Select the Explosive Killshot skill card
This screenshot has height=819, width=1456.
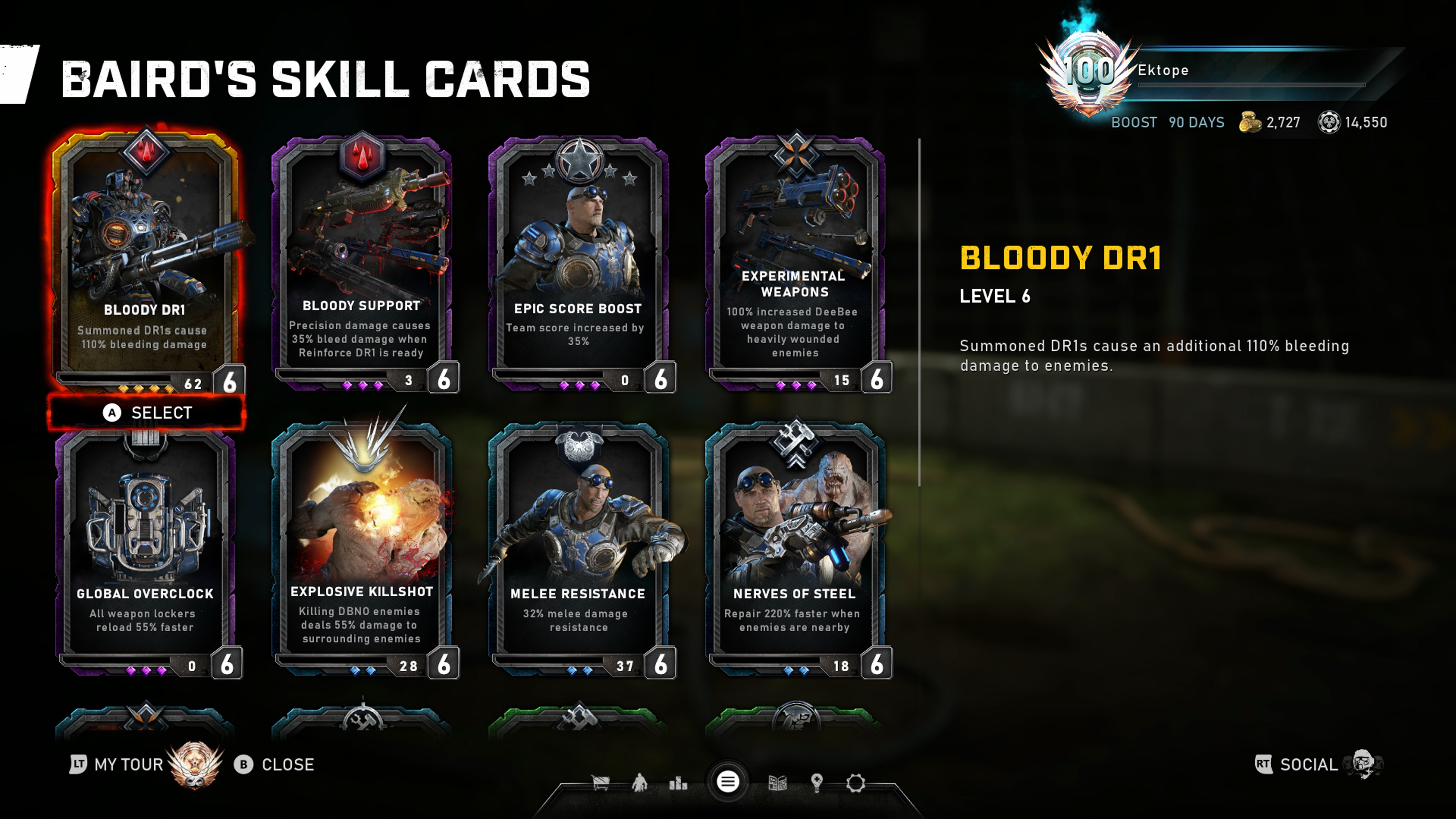tap(362, 548)
